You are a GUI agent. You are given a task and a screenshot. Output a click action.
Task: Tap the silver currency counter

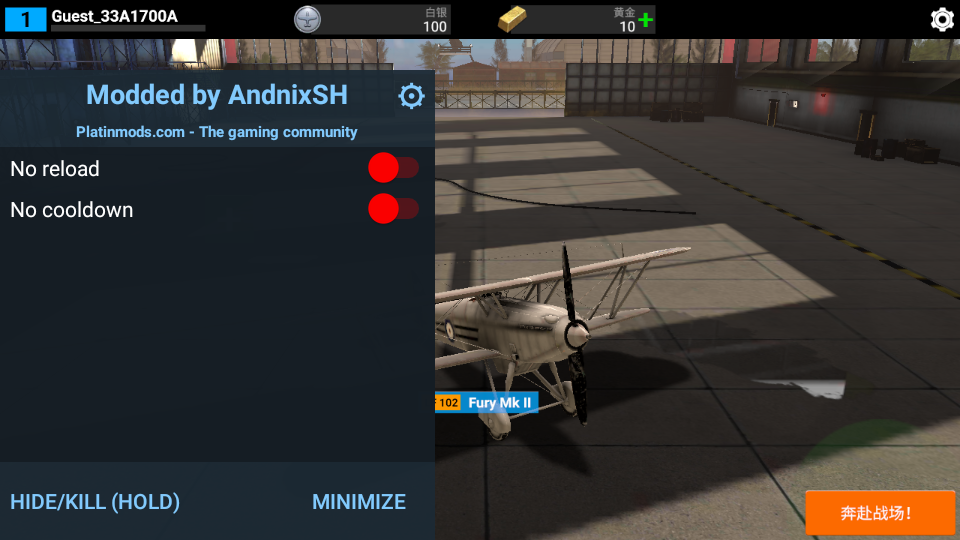[372, 19]
